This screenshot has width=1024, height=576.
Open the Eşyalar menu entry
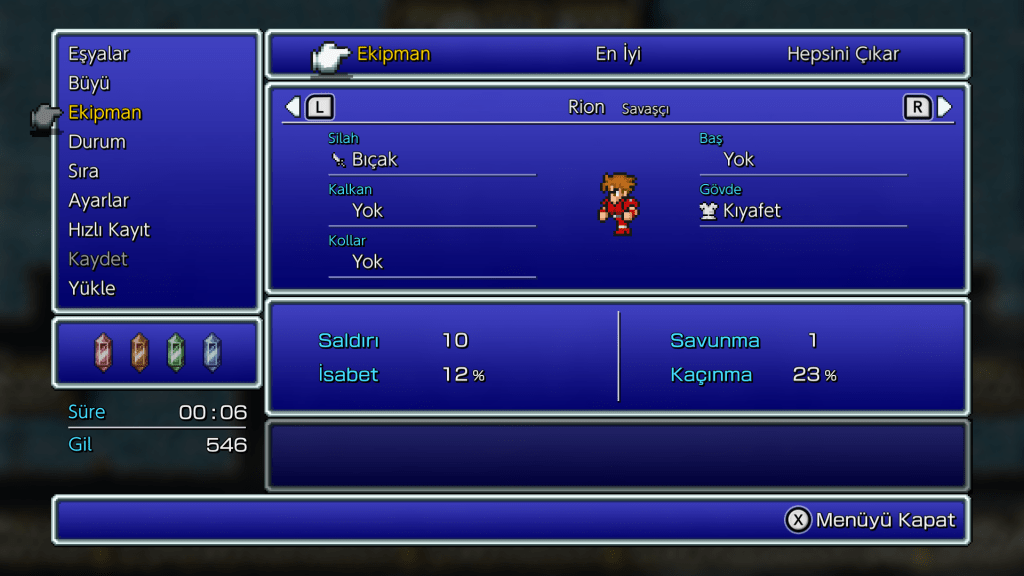(98, 54)
